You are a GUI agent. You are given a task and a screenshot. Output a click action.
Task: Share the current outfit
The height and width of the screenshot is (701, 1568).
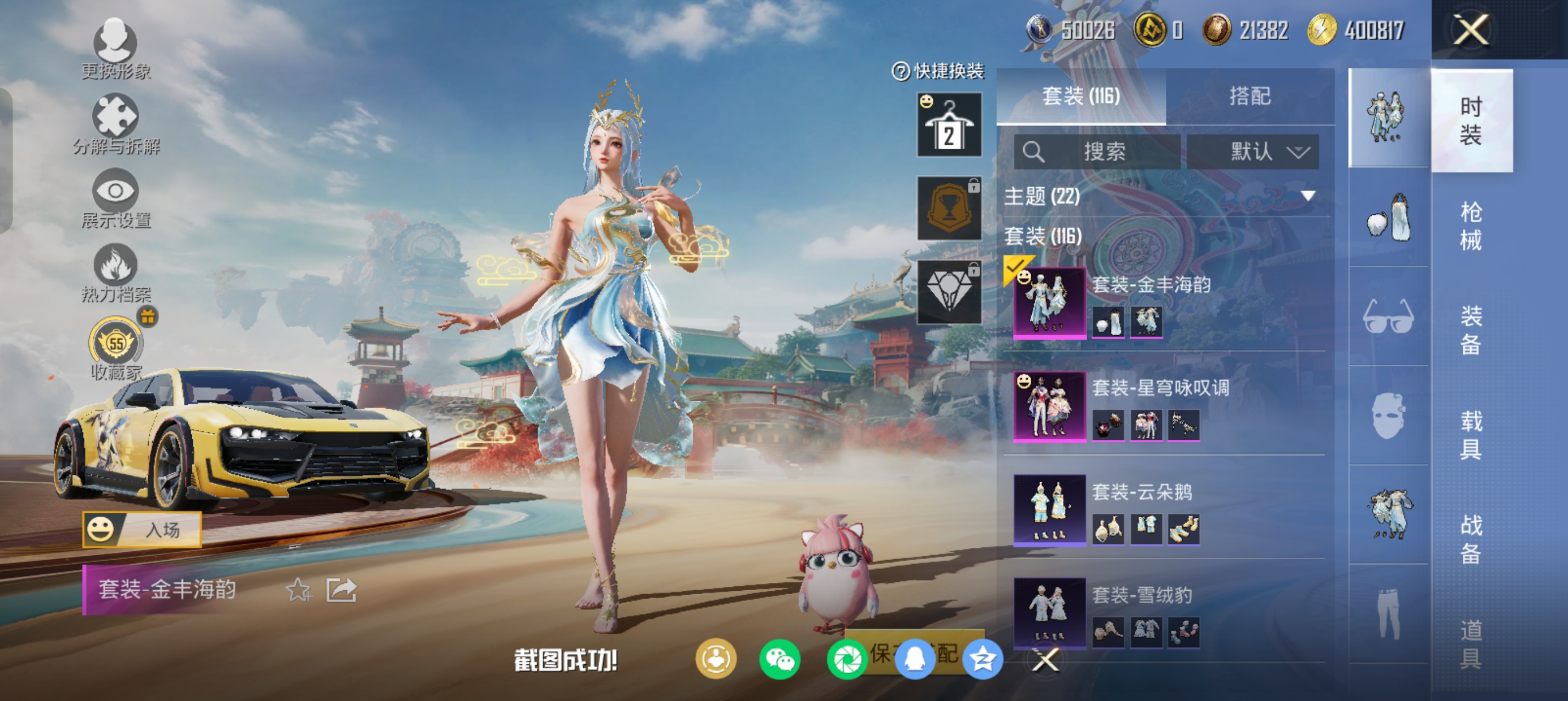[x=341, y=590]
